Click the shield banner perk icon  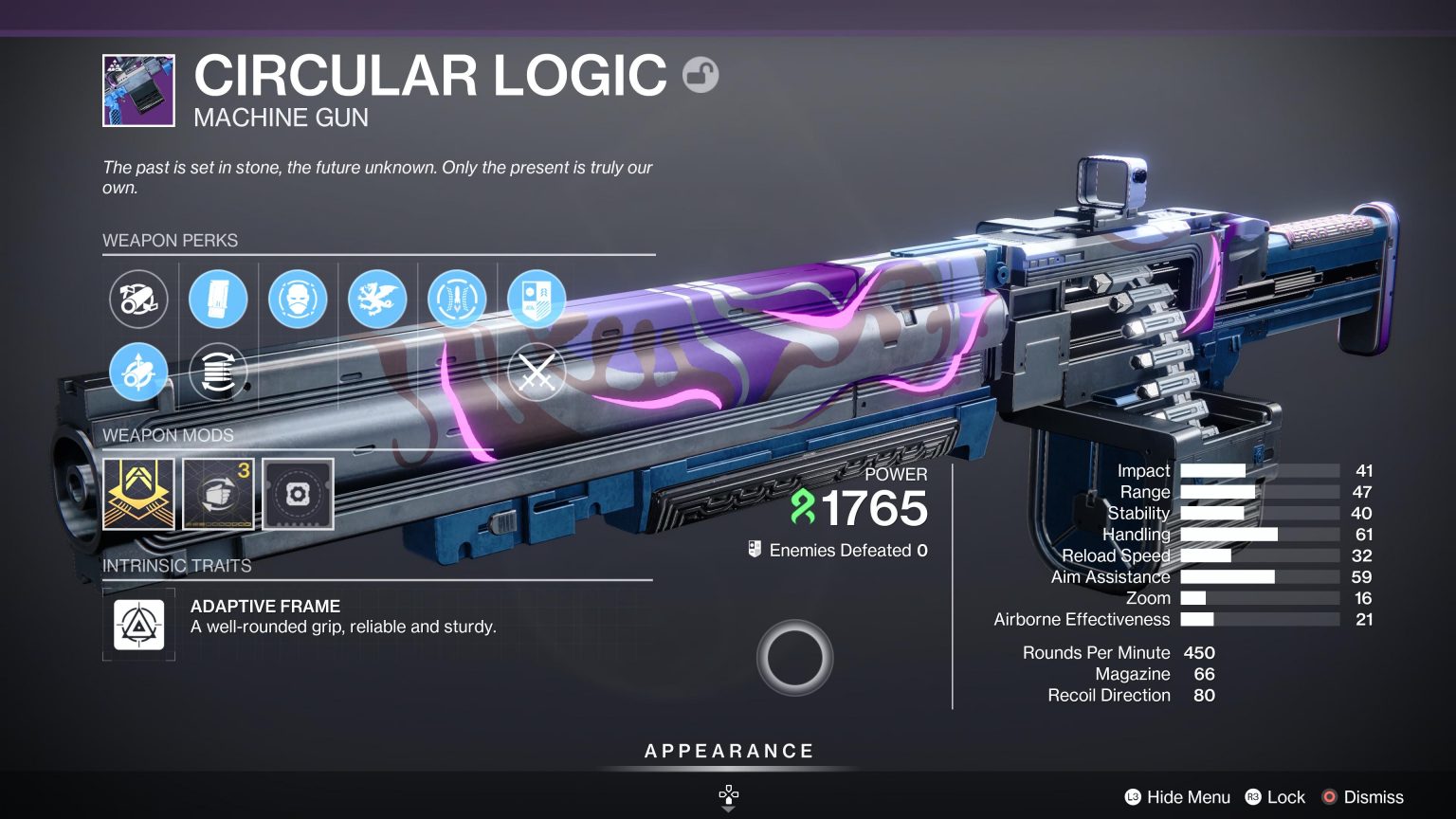tap(537, 299)
